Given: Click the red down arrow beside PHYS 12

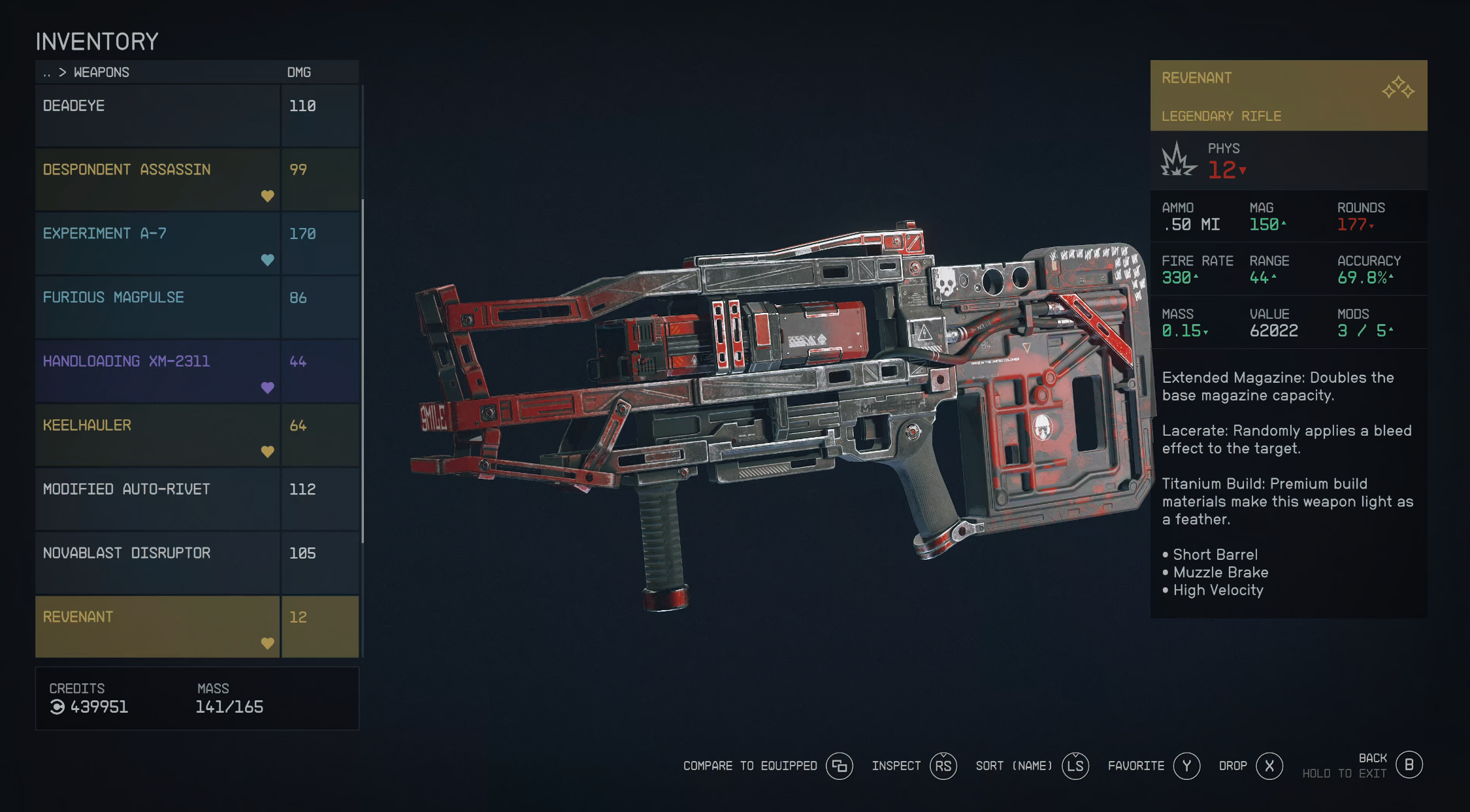Looking at the screenshot, I should click(1243, 171).
